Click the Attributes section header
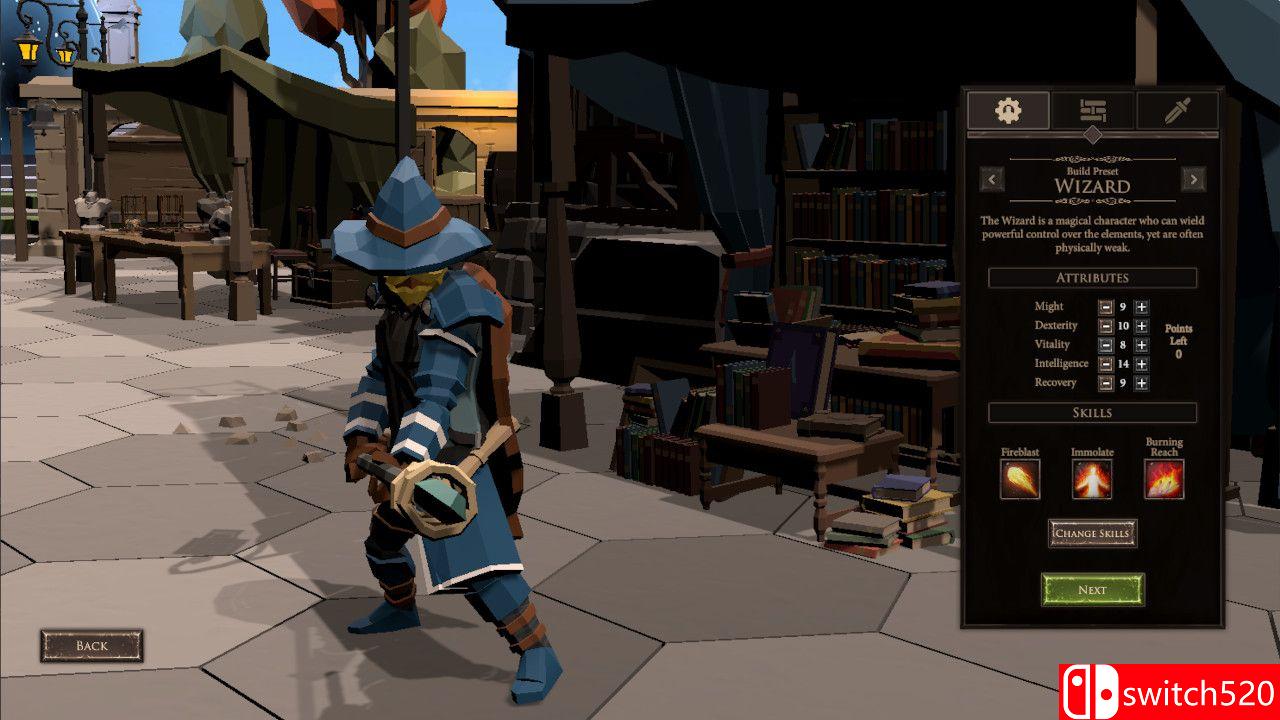Image resolution: width=1280 pixels, height=720 pixels. (x=1091, y=278)
